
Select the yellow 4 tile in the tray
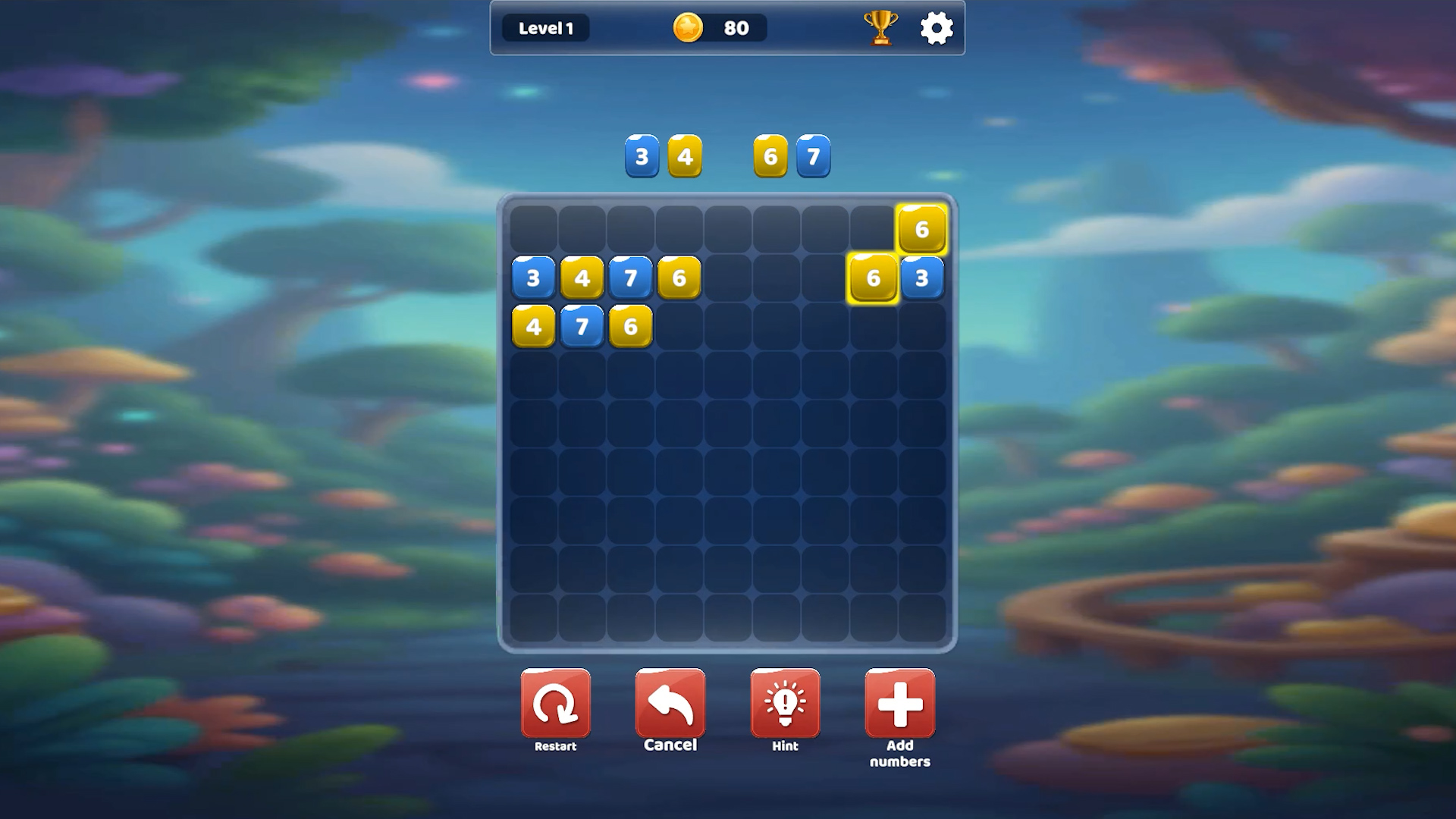tap(685, 156)
